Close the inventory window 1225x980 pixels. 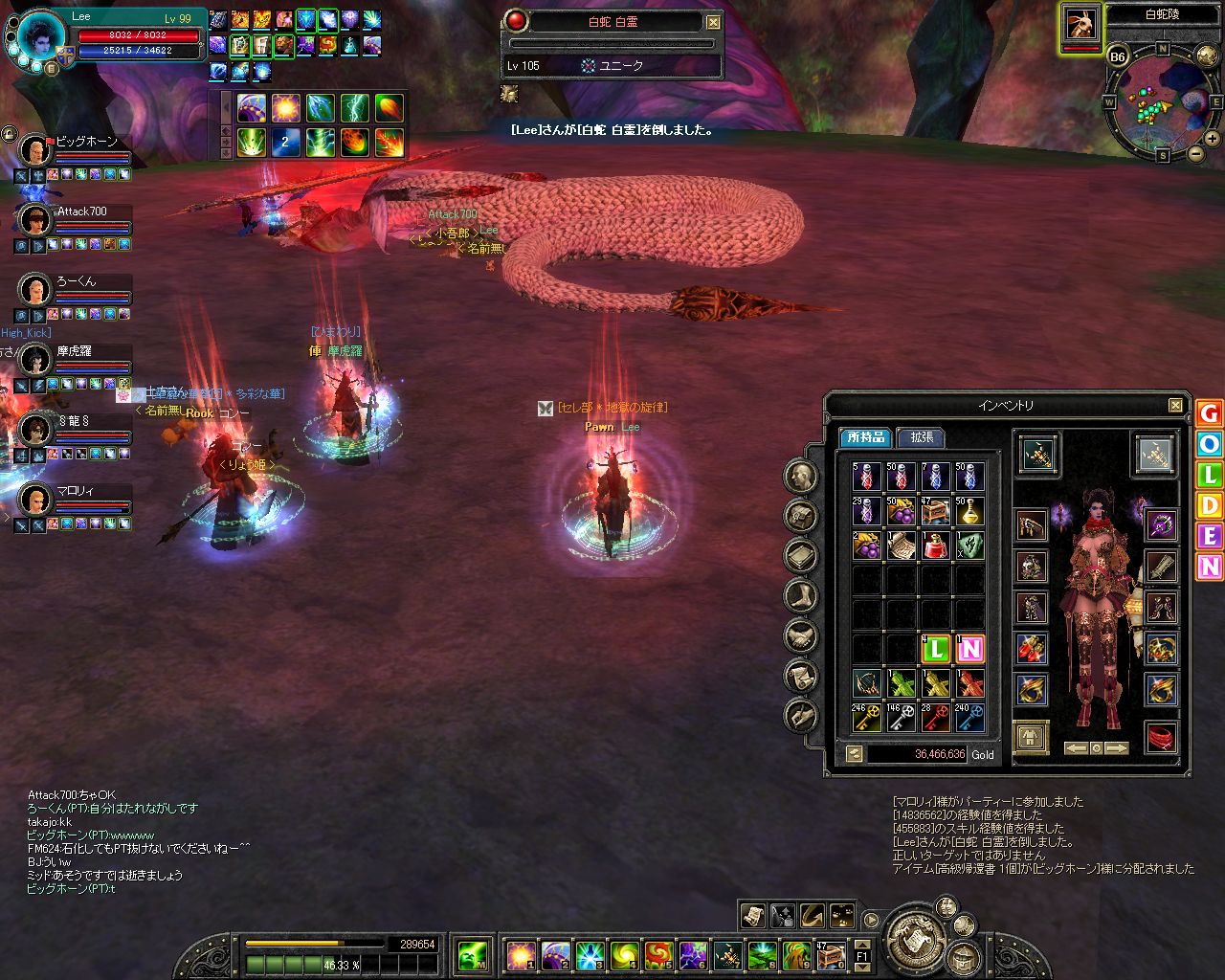(x=1175, y=406)
